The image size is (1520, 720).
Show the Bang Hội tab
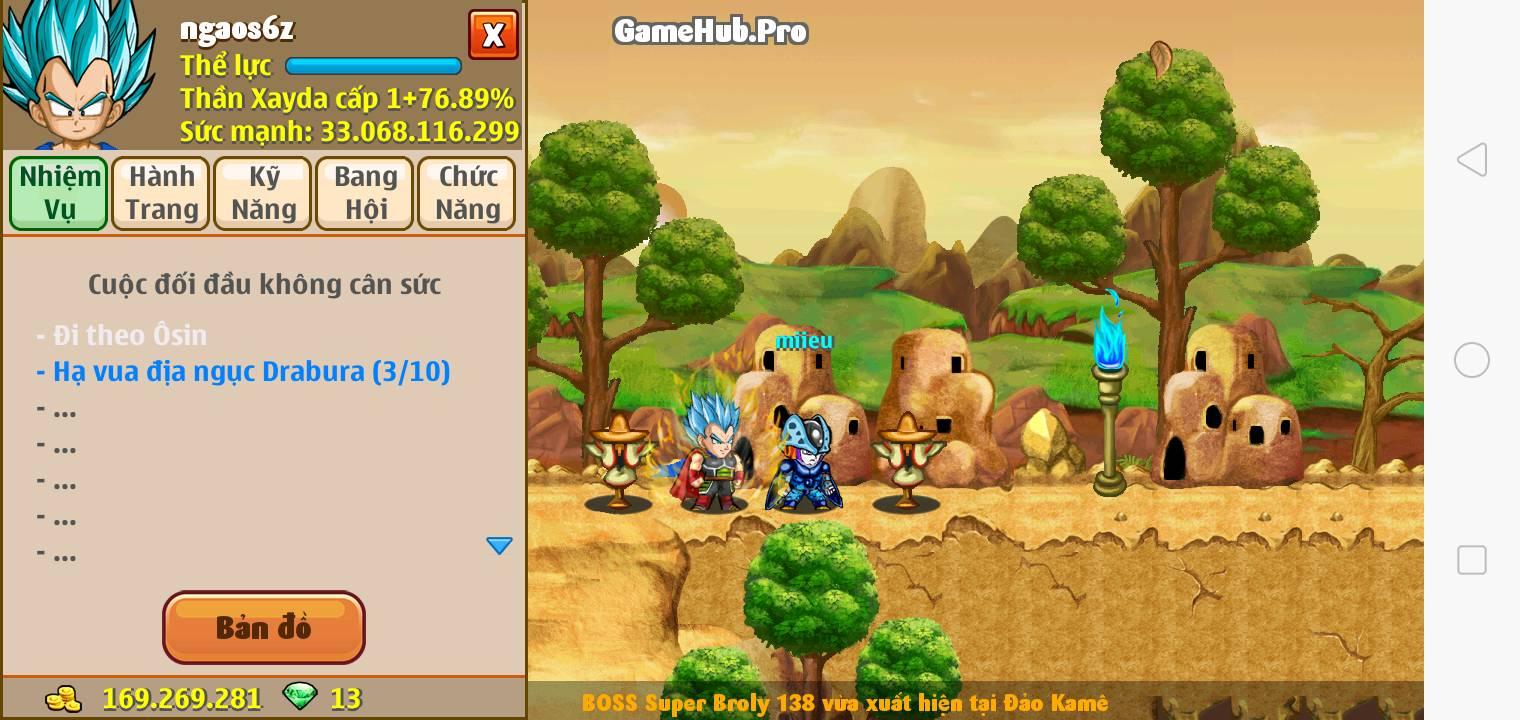365,193
